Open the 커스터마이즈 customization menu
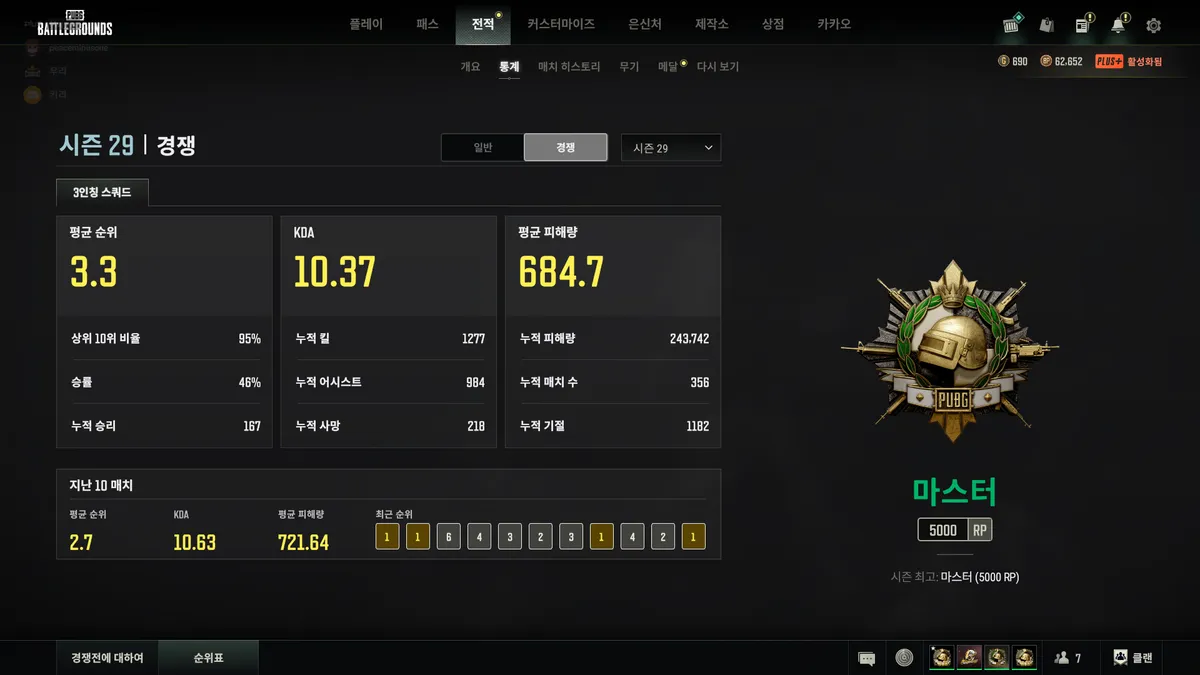Viewport: 1200px width, 675px height. [561, 24]
